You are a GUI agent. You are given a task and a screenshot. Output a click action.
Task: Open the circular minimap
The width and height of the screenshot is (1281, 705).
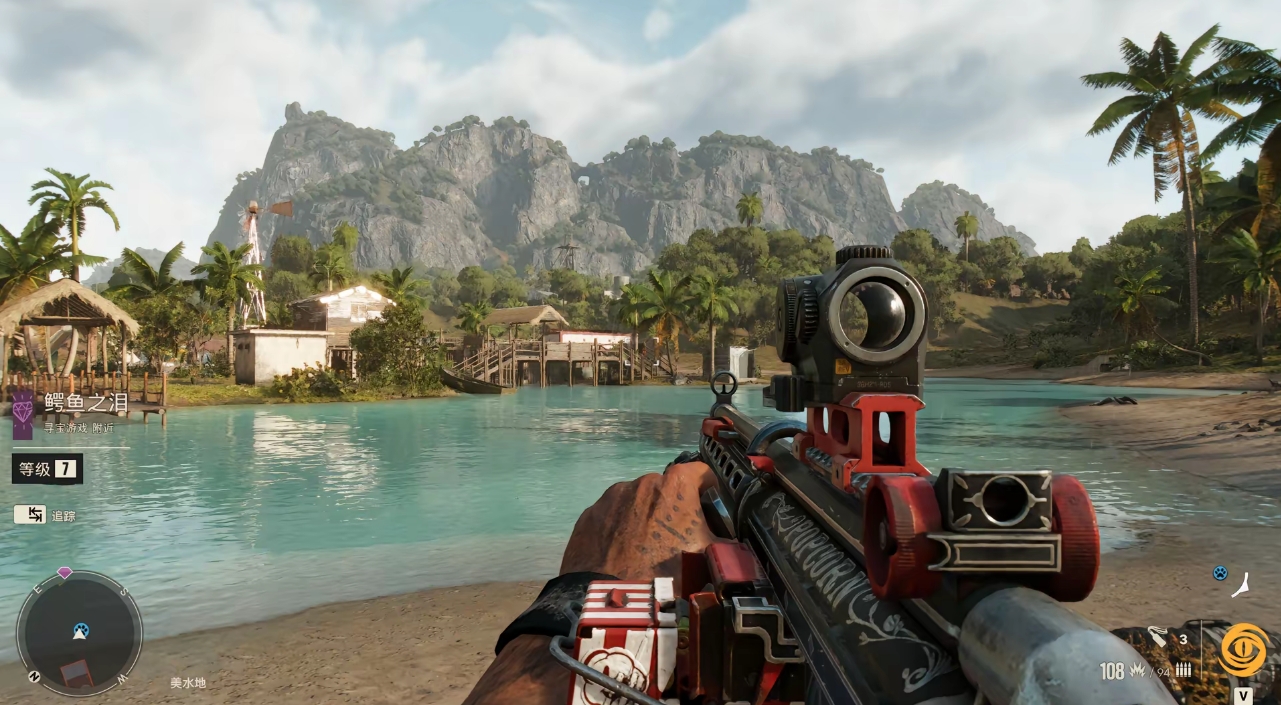pyautogui.click(x=79, y=633)
